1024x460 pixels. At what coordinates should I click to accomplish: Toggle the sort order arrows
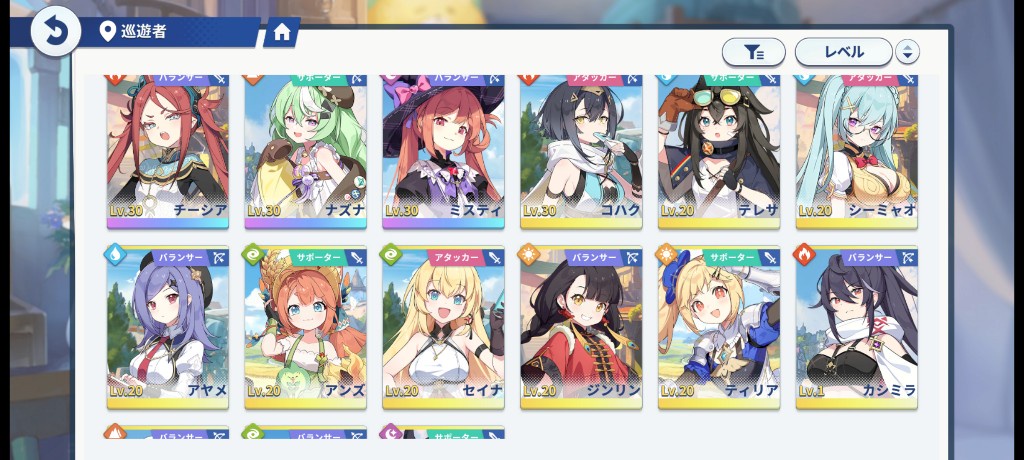[907, 52]
